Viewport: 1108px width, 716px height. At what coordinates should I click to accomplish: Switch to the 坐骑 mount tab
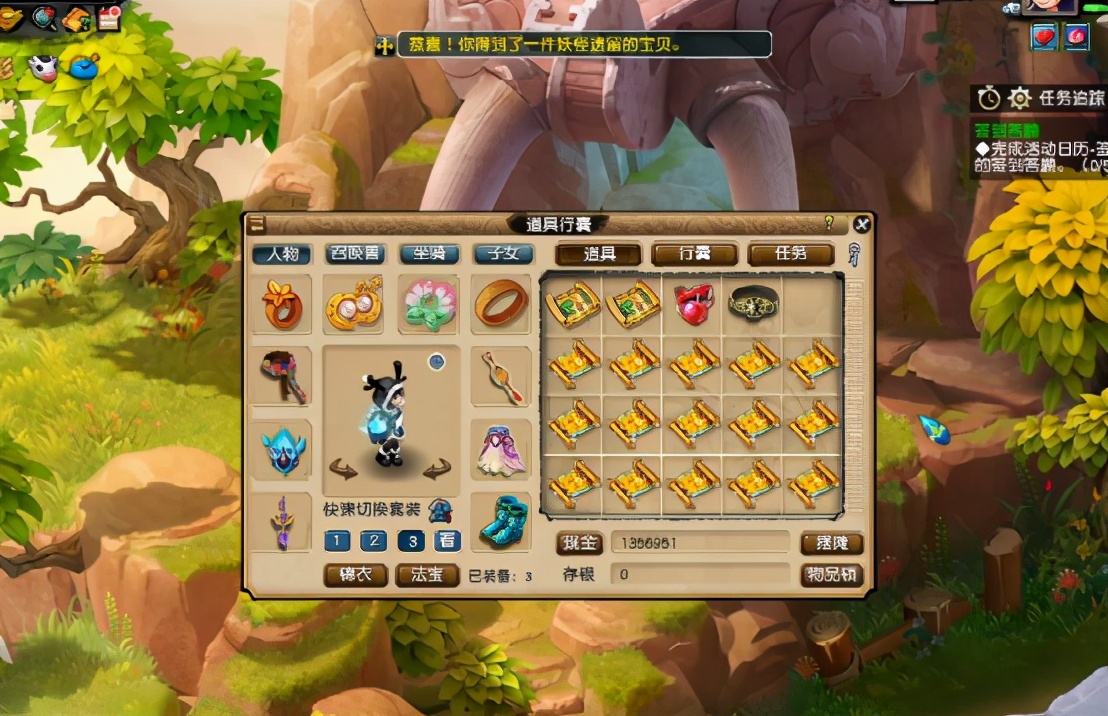pos(429,254)
